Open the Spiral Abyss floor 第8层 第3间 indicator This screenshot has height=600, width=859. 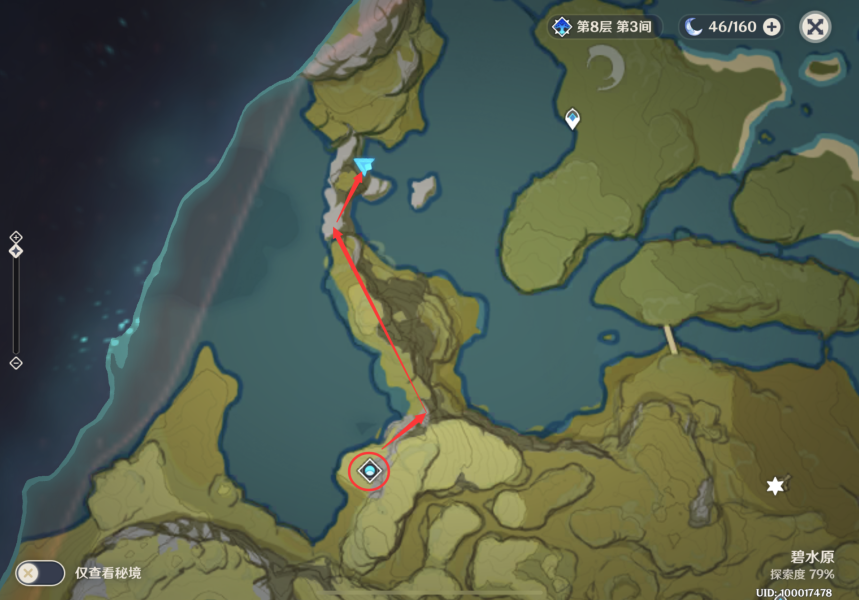(x=603, y=27)
